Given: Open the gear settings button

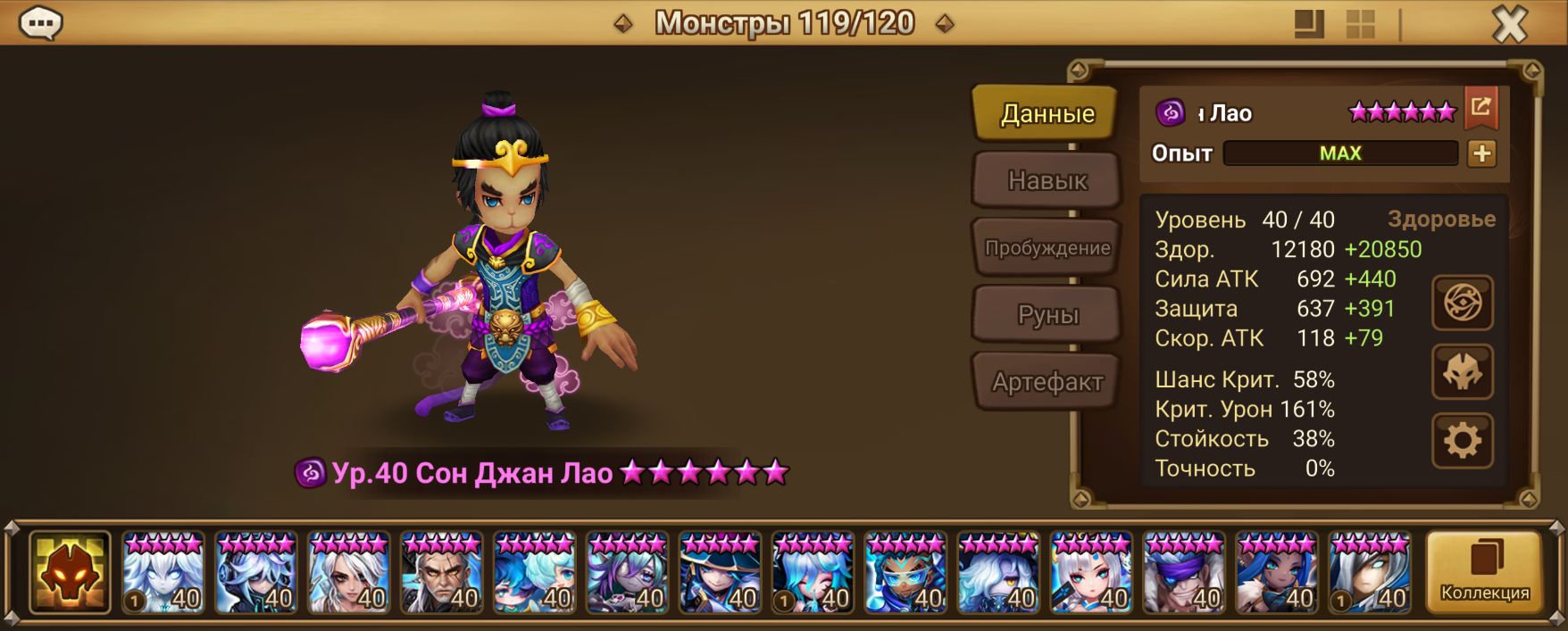Looking at the screenshot, I should (1462, 441).
